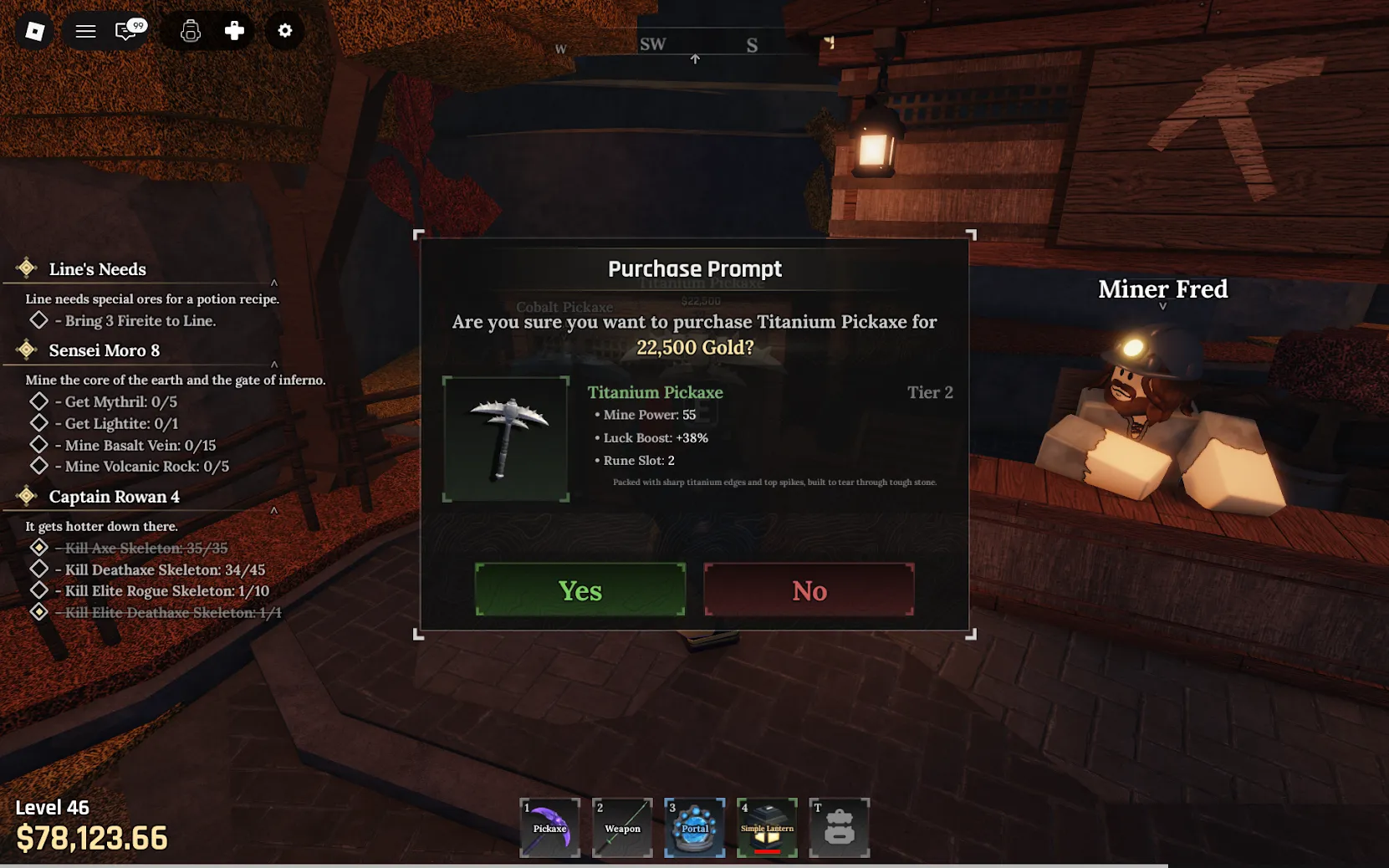Collapse the Line's Needs quest section

pyautogui.click(x=273, y=283)
